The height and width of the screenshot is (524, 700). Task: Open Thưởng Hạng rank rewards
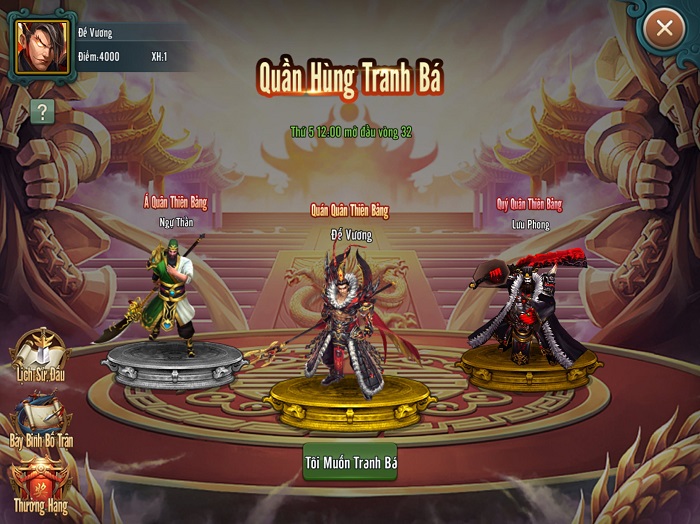[x=40, y=487]
